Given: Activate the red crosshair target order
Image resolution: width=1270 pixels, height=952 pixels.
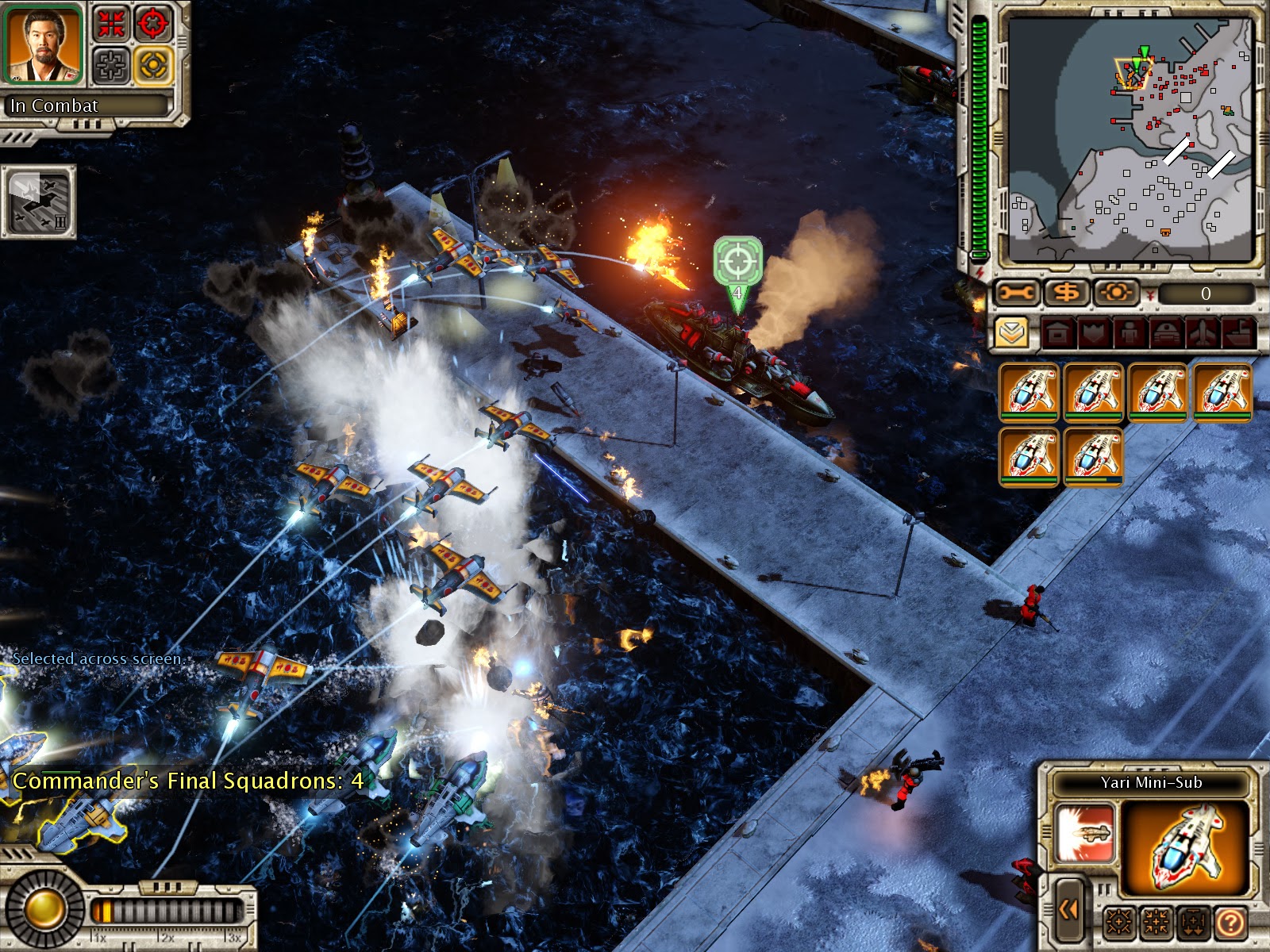Looking at the screenshot, I should pyautogui.click(x=152, y=23).
